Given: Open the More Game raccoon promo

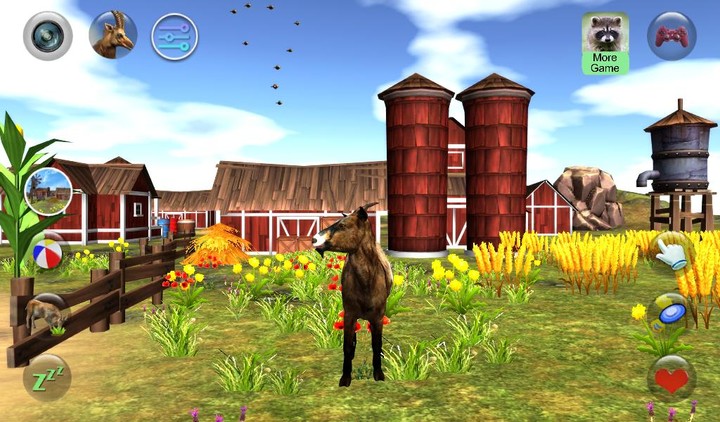Looking at the screenshot, I should tap(605, 43).
